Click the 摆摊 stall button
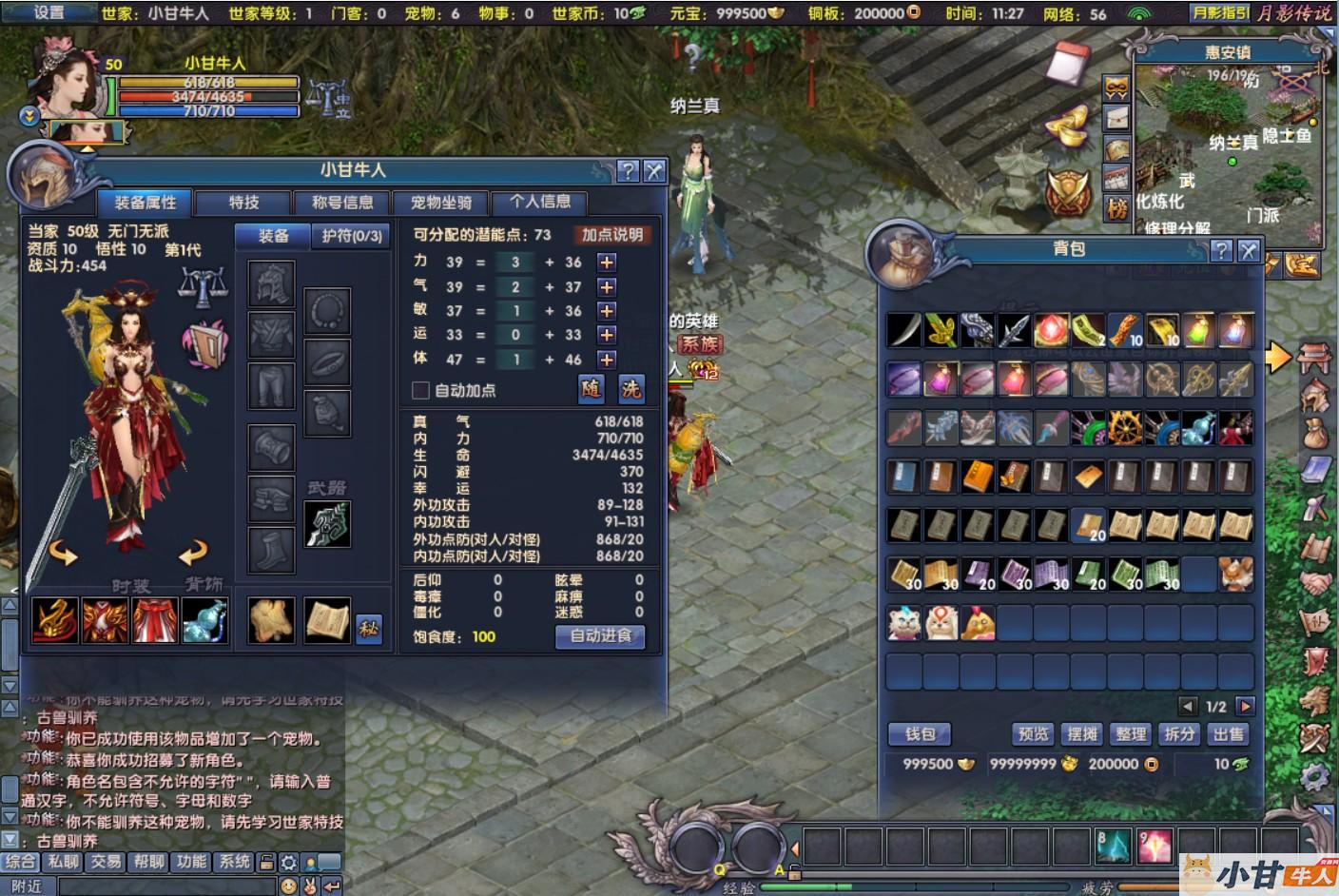The height and width of the screenshot is (896, 1339). click(1082, 734)
